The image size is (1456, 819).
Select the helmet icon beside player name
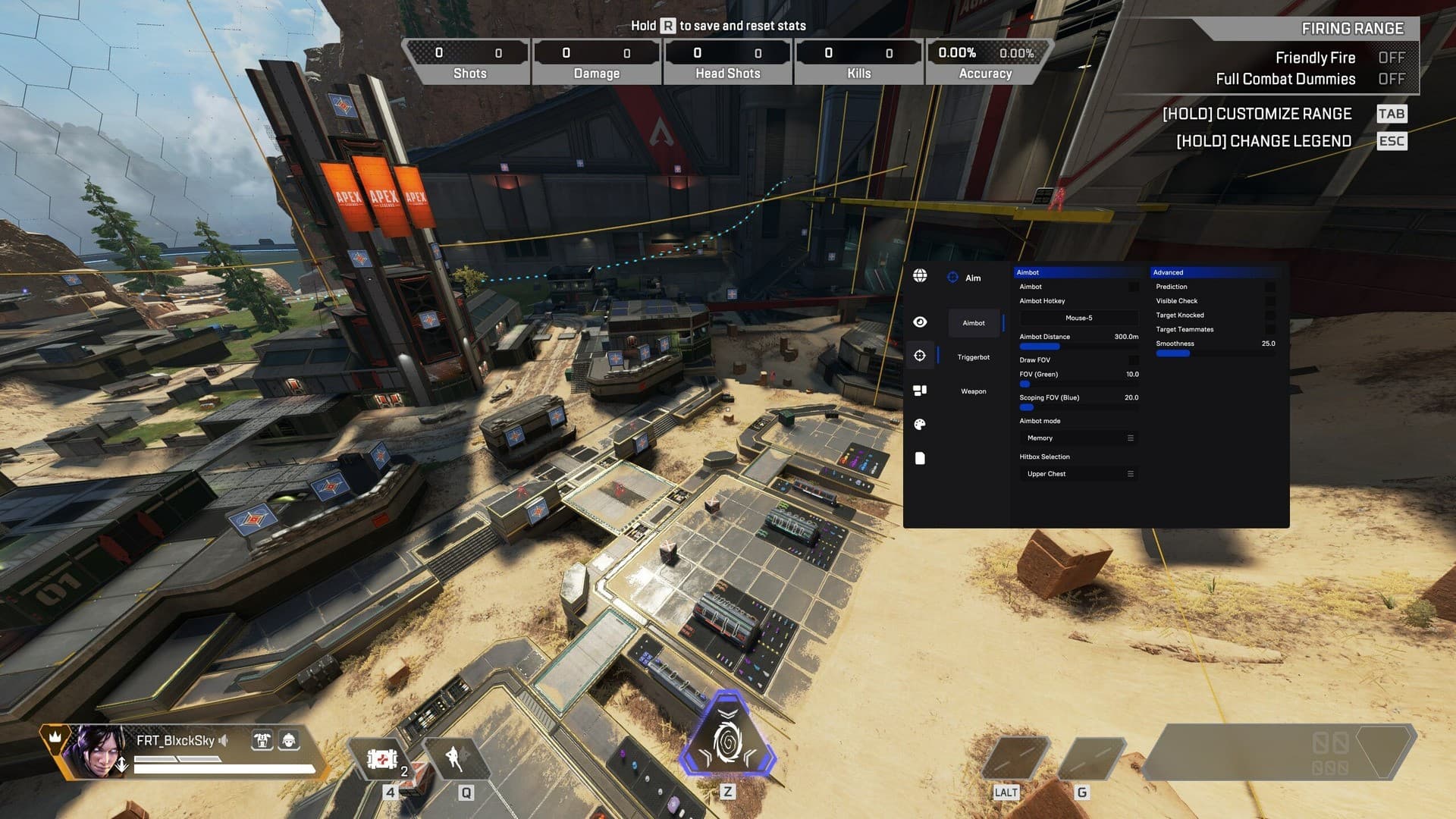(289, 740)
